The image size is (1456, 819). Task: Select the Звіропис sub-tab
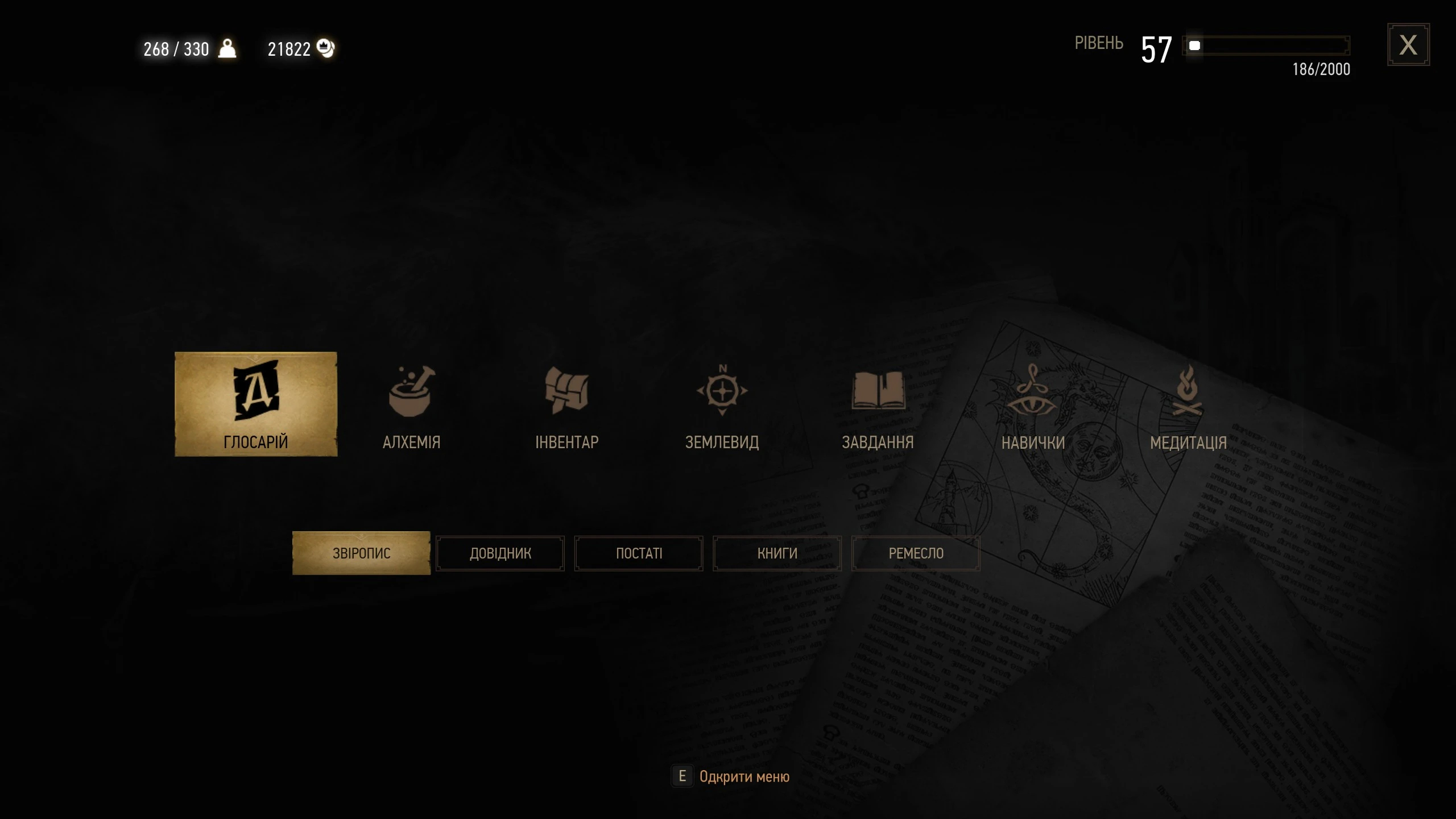361,553
